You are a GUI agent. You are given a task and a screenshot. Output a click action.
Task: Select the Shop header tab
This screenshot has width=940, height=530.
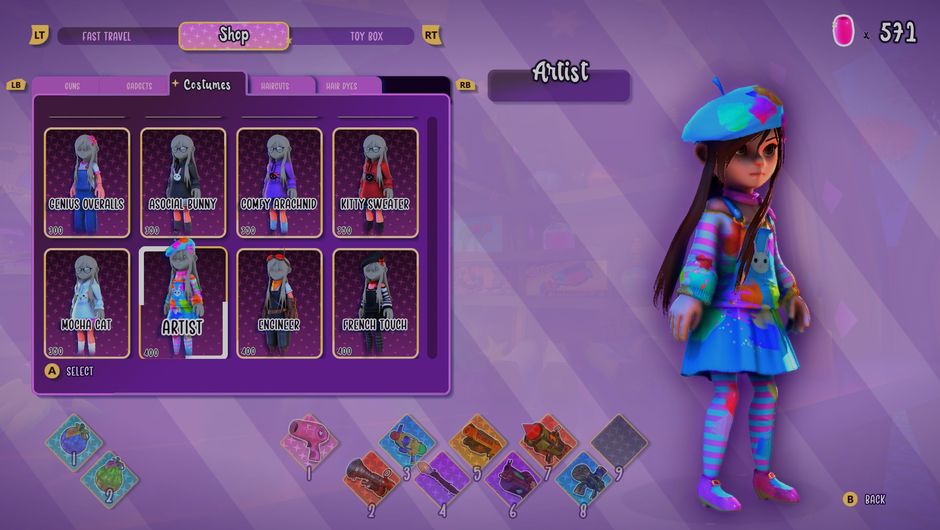coord(234,36)
